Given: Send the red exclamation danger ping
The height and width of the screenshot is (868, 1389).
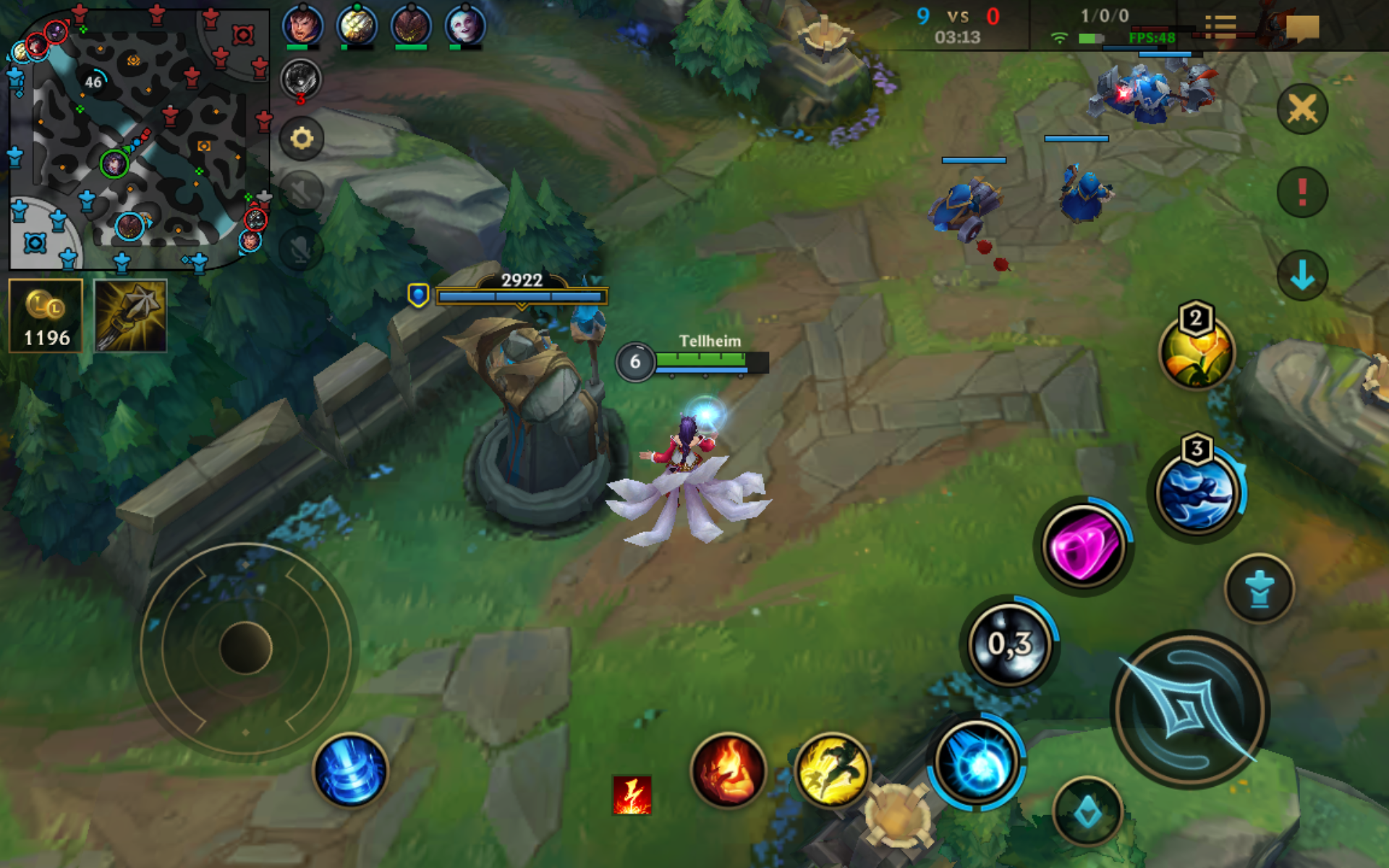Looking at the screenshot, I should click(1302, 192).
